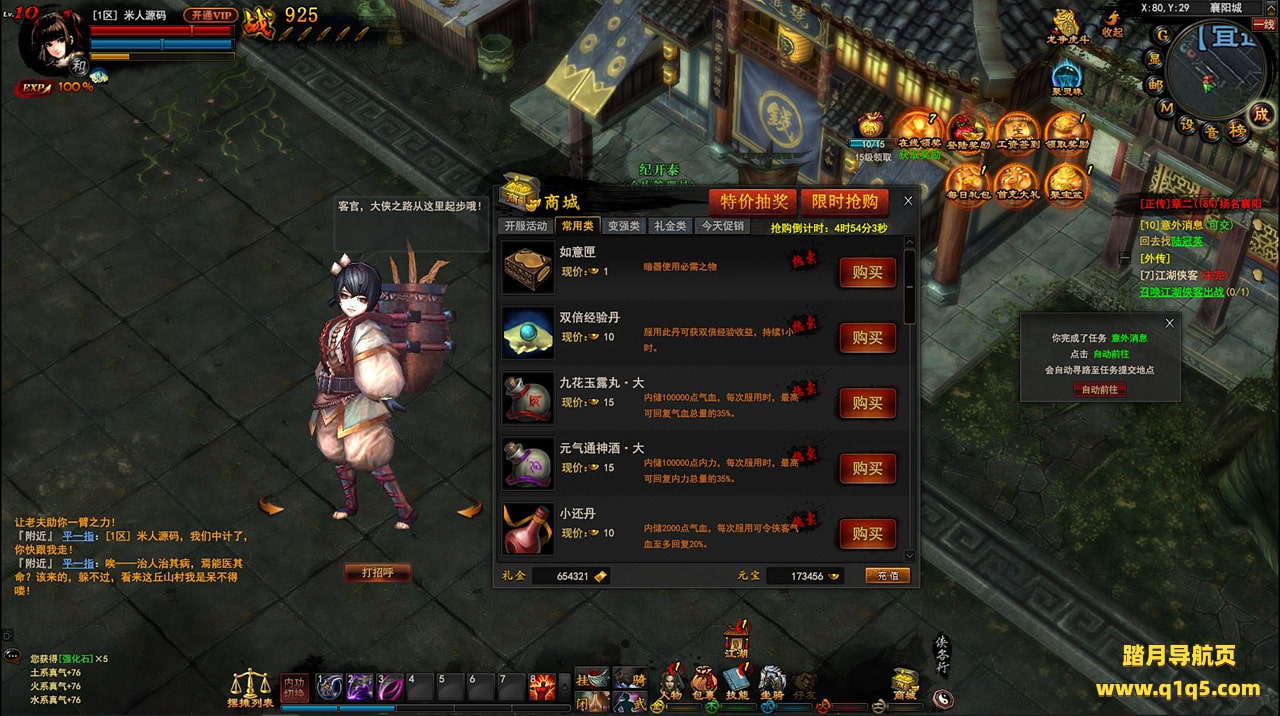Open the 限时抢购 flash sale
Image resolution: width=1280 pixels, height=716 pixels.
(845, 201)
